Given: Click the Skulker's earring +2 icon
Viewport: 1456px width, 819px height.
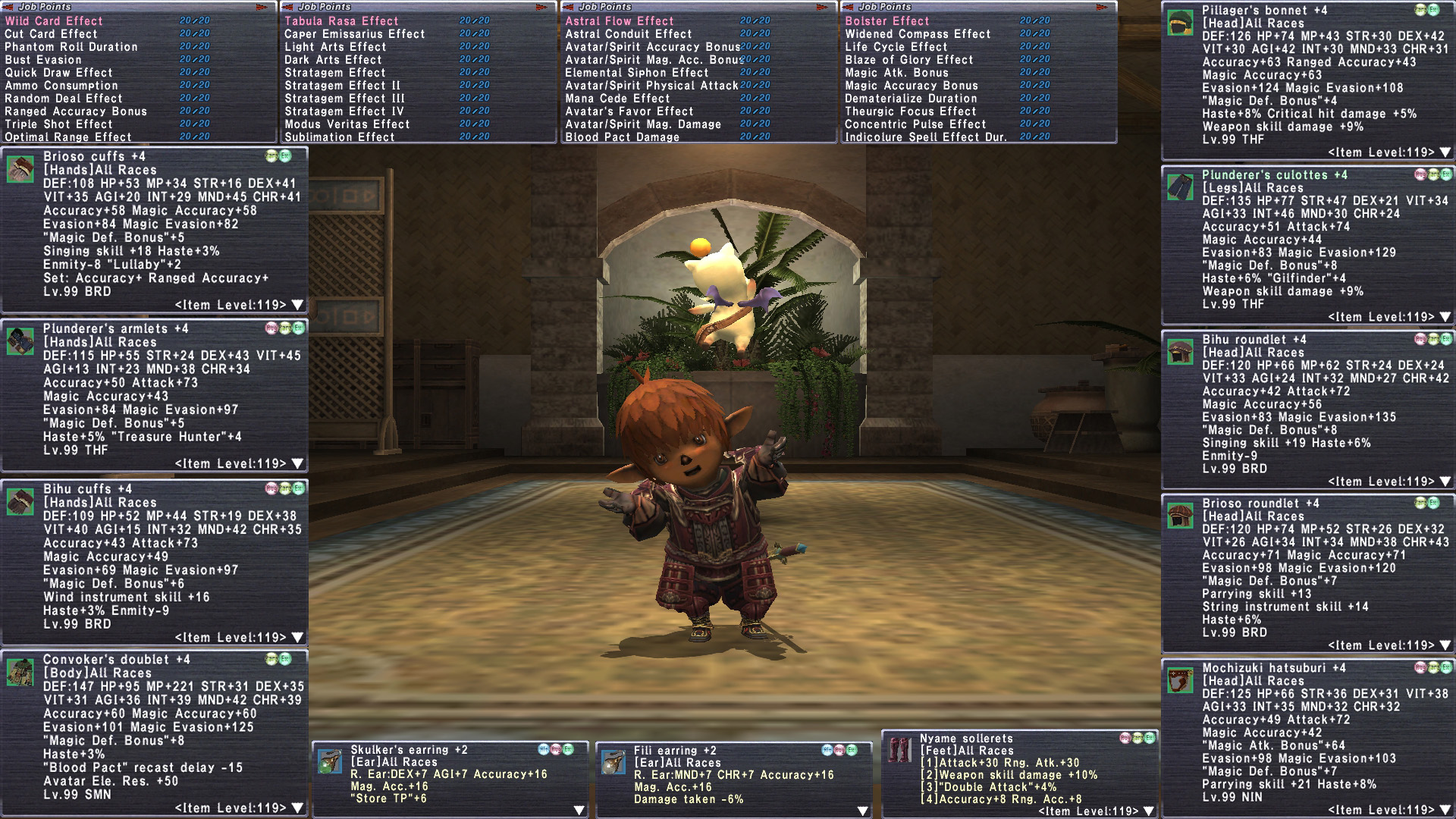Looking at the screenshot, I should pyautogui.click(x=330, y=762).
